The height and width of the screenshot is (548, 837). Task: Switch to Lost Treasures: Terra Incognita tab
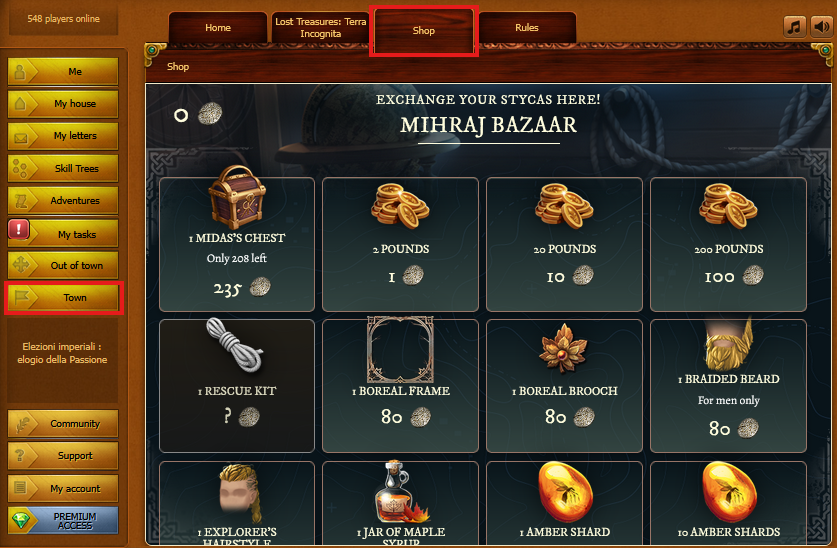320,28
